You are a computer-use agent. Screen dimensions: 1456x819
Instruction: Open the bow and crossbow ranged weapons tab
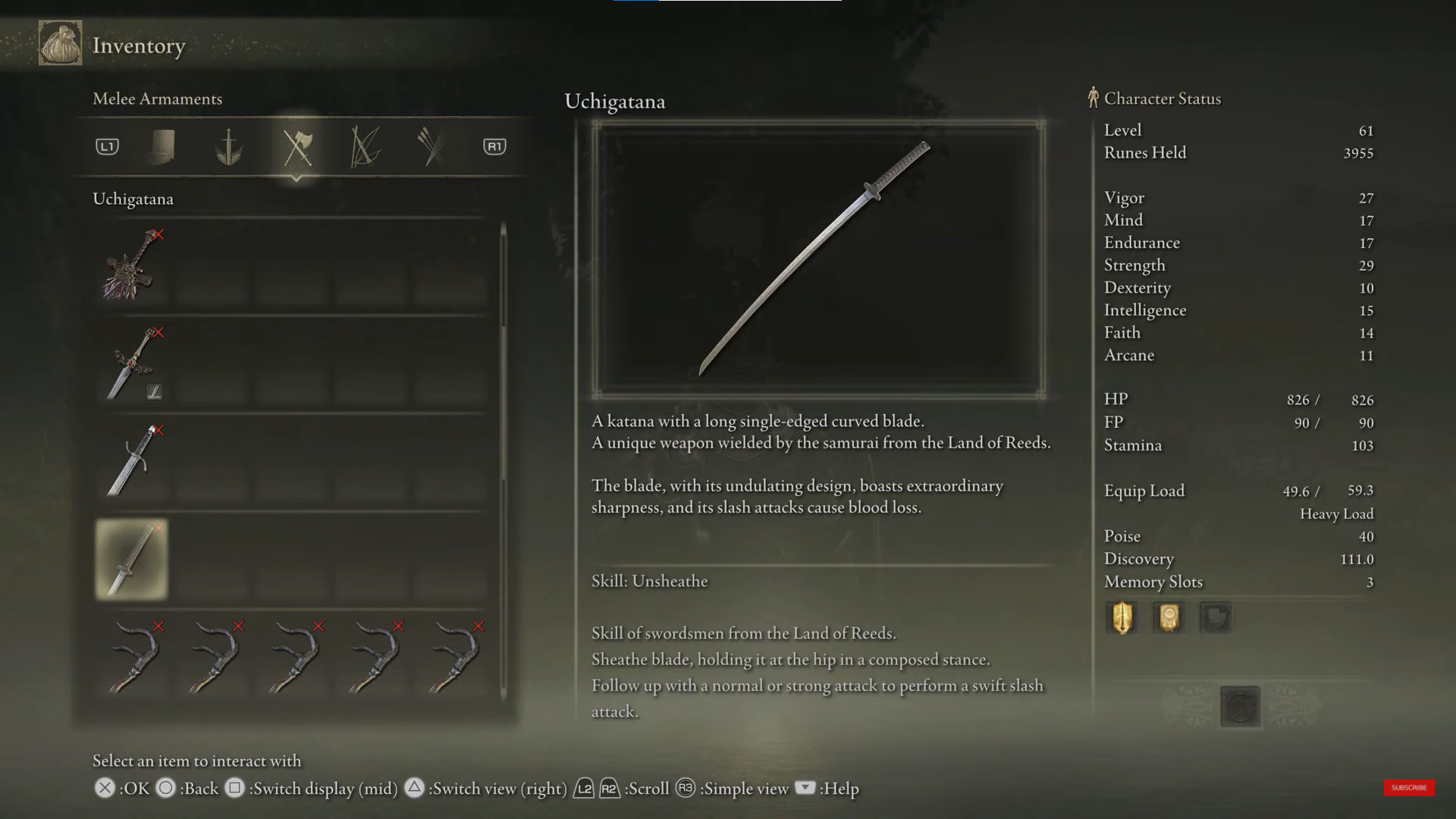(x=365, y=147)
